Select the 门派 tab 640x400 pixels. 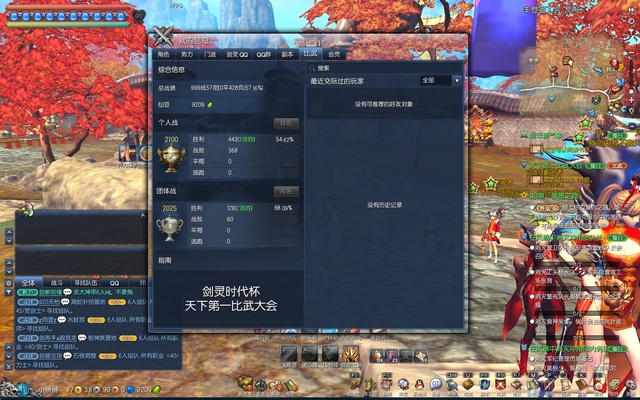point(210,54)
